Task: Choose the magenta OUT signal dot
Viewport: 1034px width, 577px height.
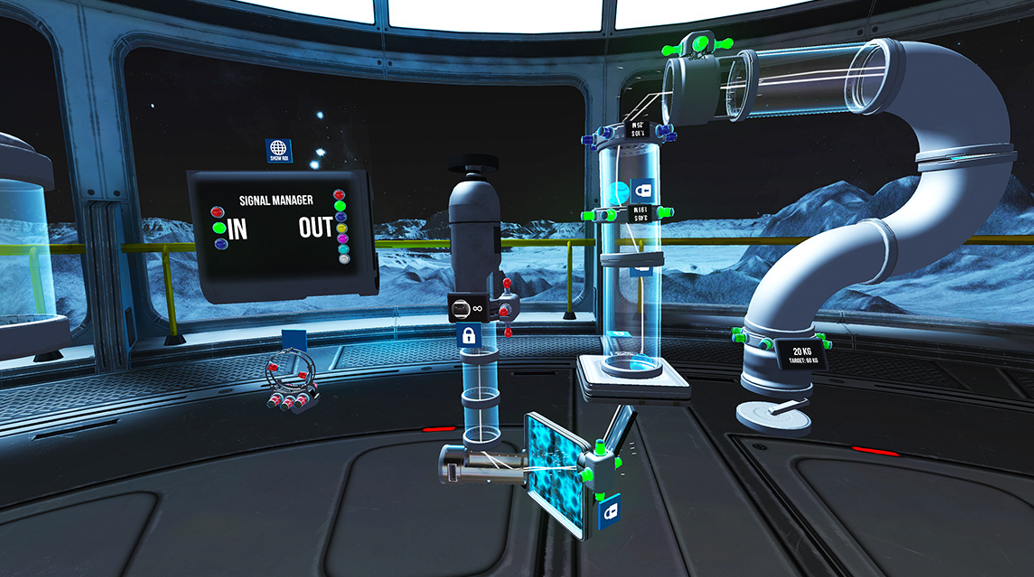Action: (342, 238)
